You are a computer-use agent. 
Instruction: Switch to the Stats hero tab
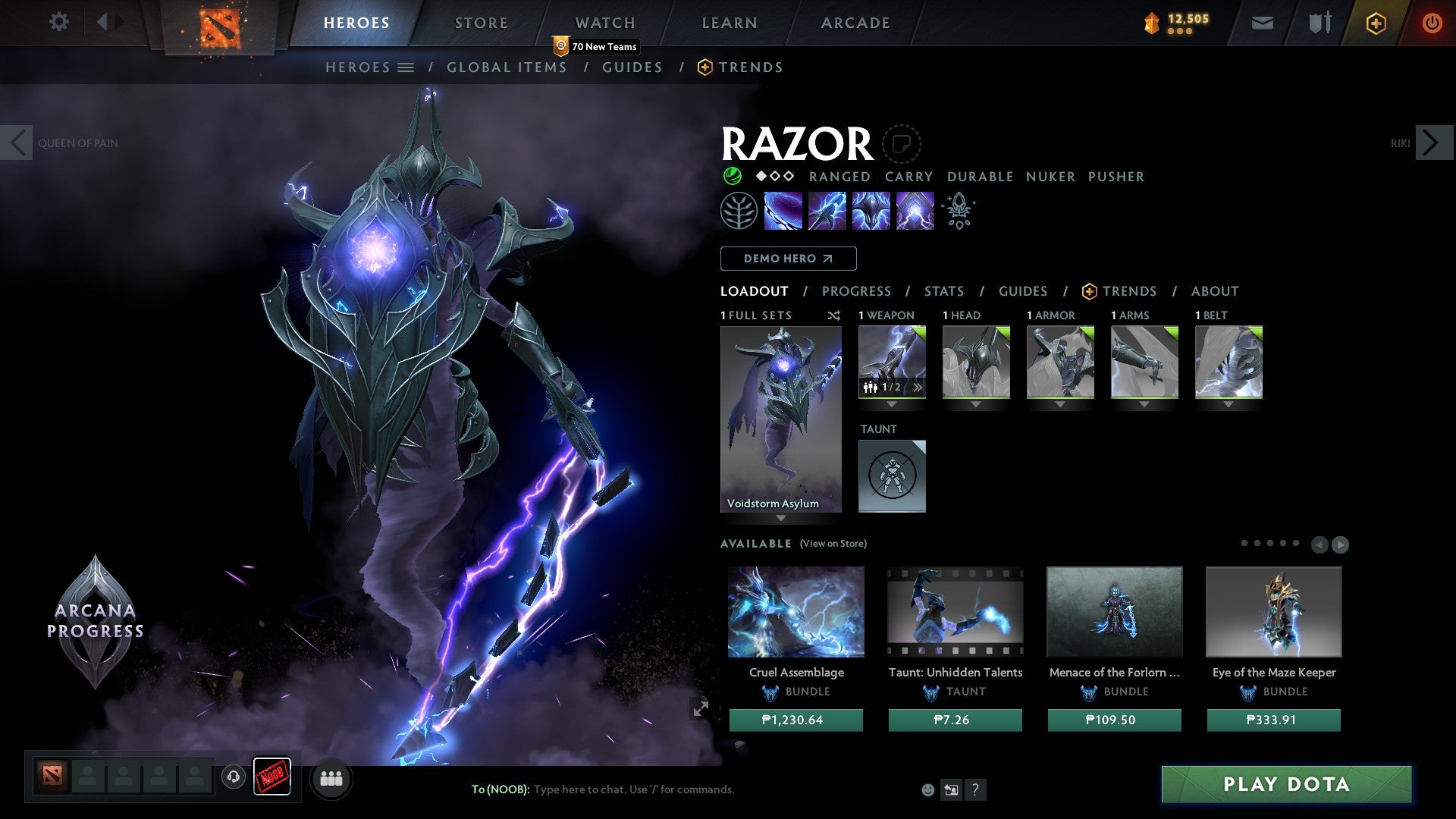(x=943, y=291)
